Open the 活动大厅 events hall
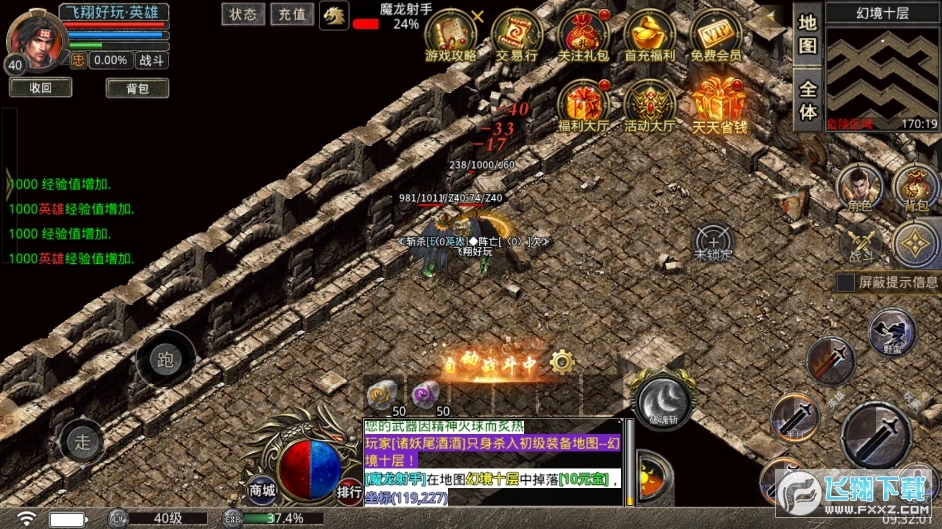 click(649, 105)
